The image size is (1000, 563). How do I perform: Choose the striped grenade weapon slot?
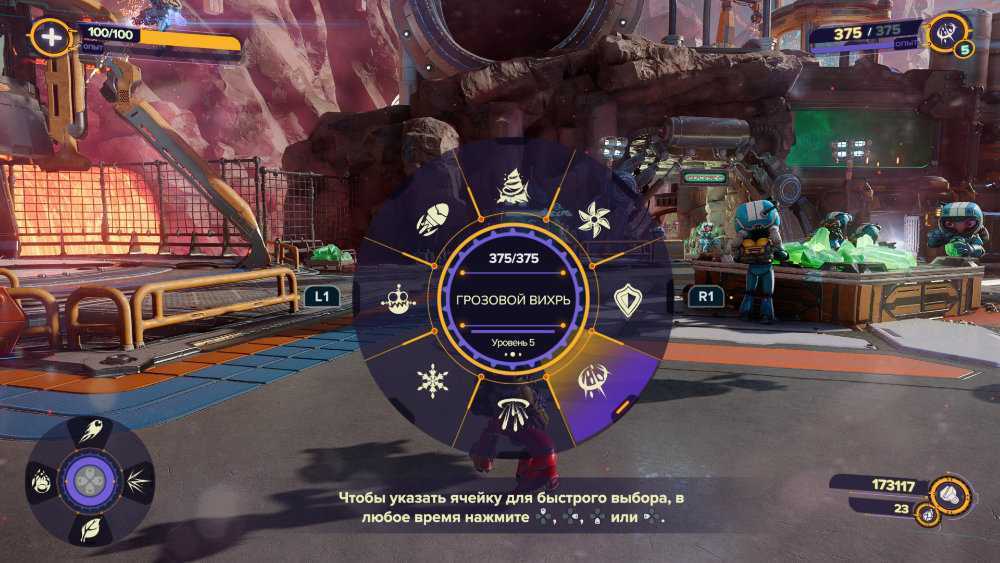pyautogui.click(x=432, y=219)
